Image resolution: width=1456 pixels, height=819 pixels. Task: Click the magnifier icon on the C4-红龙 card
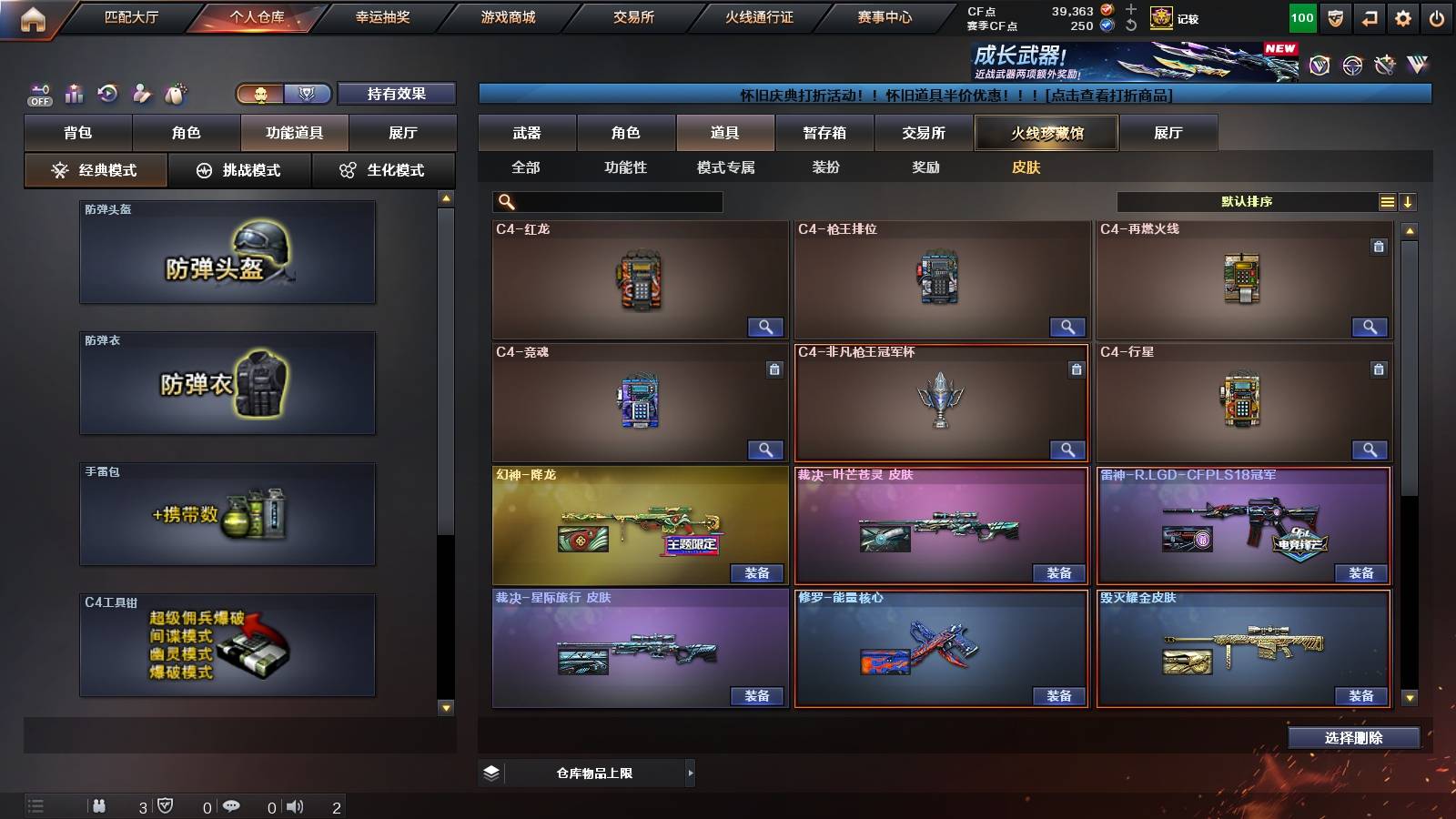pos(767,326)
